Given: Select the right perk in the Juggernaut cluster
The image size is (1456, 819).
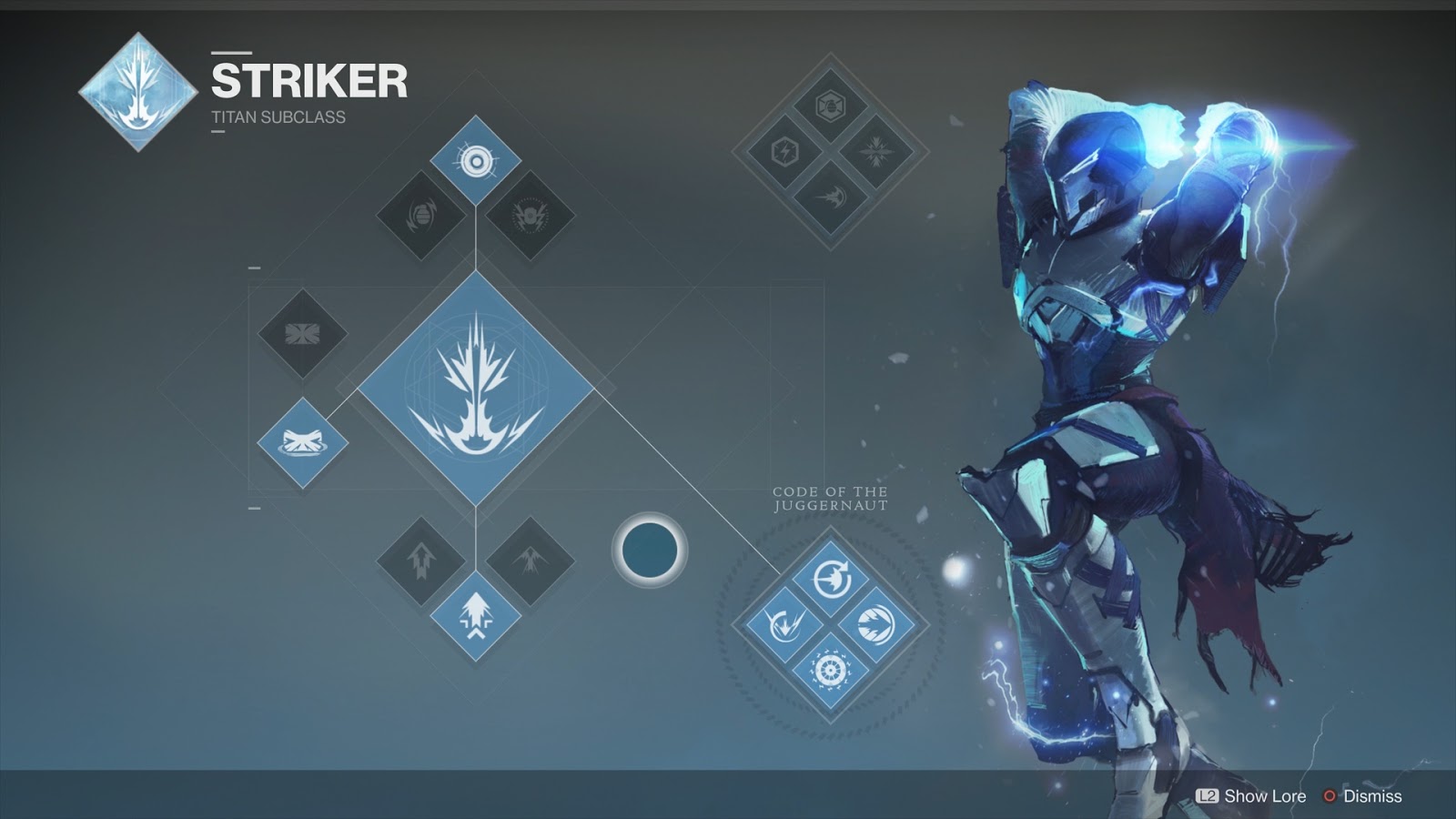Looking at the screenshot, I should pos(876,624).
